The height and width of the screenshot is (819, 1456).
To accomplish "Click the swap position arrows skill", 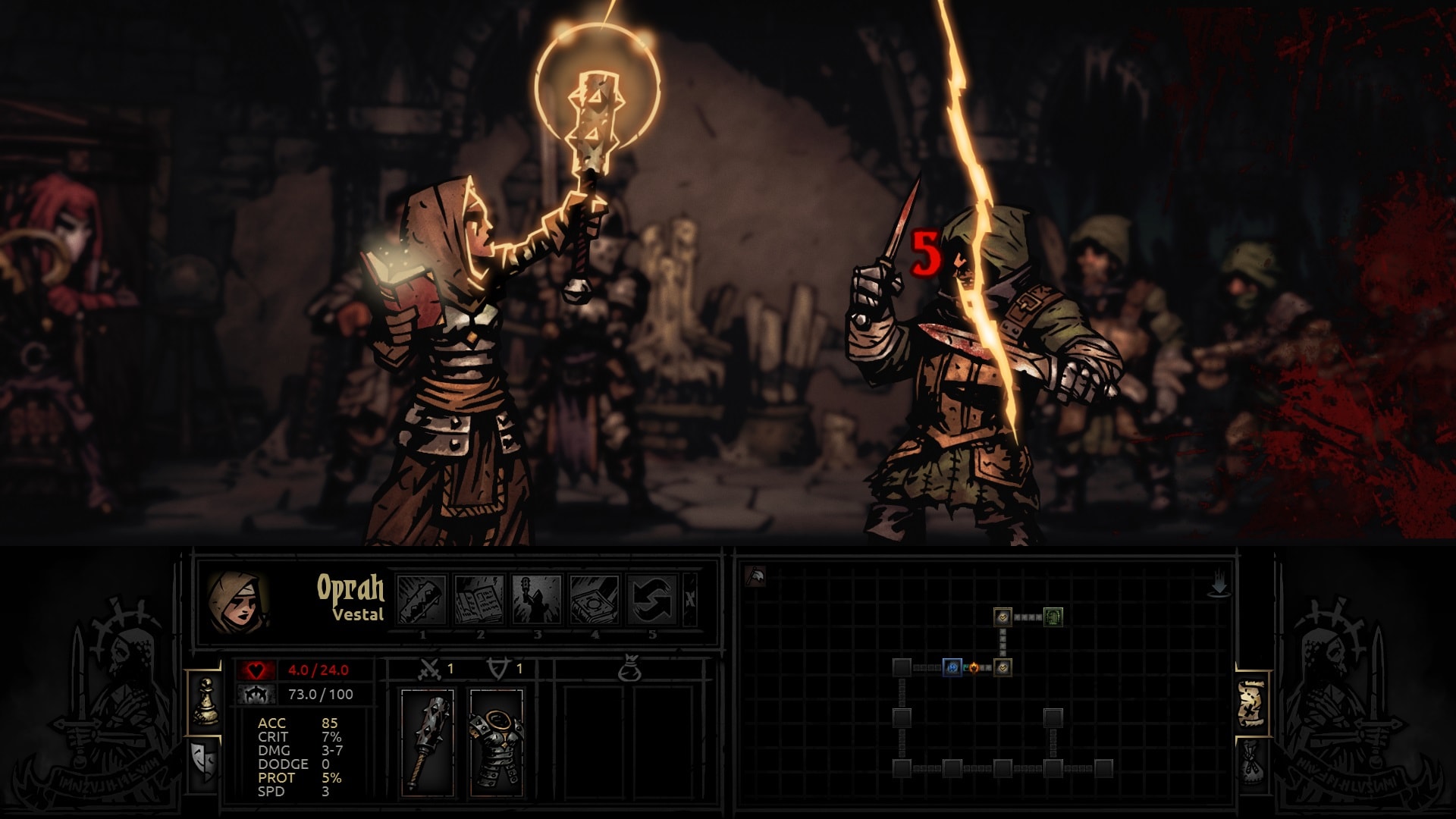I will pyautogui.click(x=652, y=599).
